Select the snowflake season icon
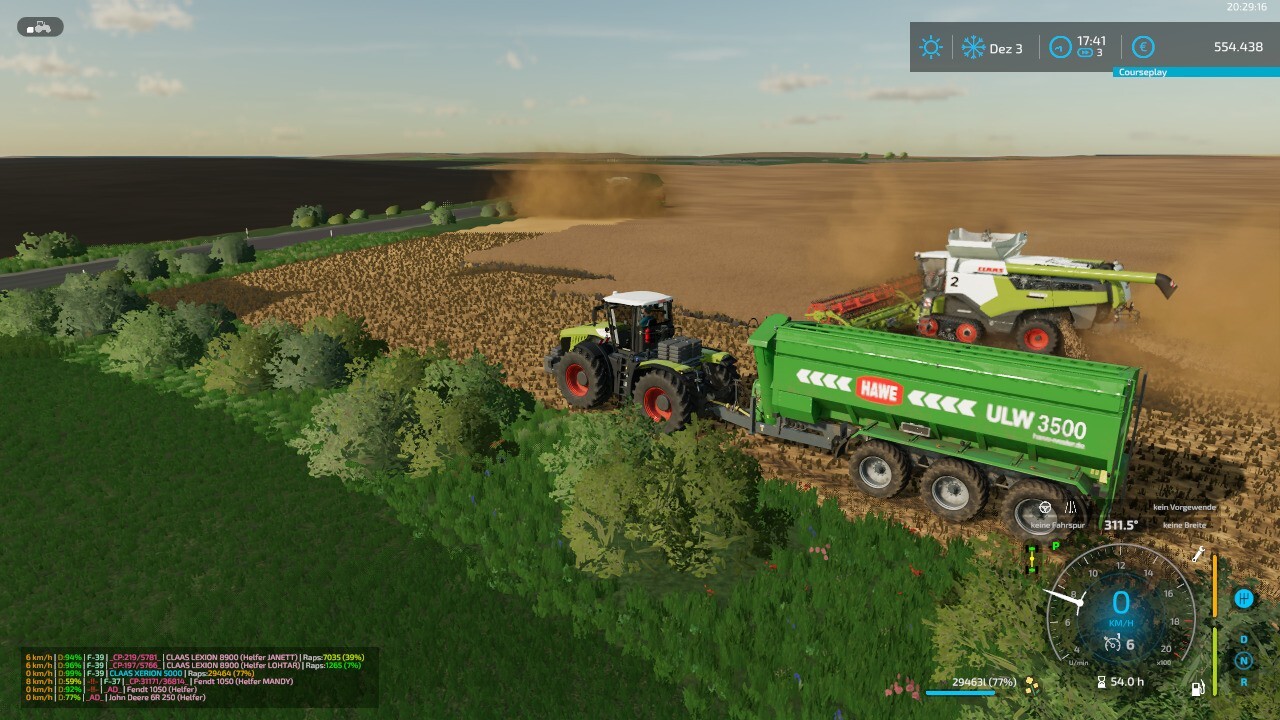Image resolution: width=1280 pixels, height=720 pixels. [973, 47]
